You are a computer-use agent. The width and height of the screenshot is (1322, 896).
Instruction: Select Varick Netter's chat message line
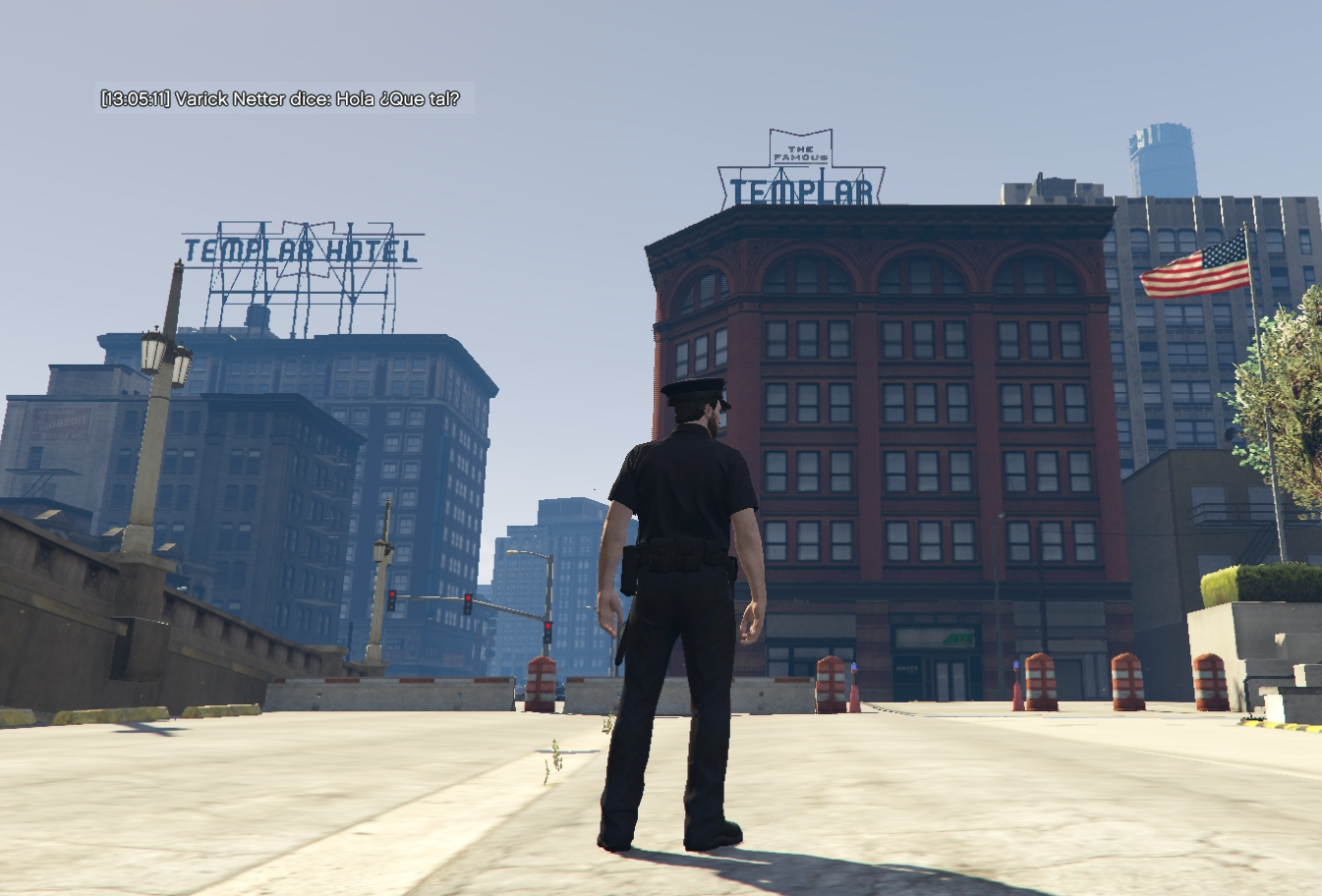[x=280, y=99]
